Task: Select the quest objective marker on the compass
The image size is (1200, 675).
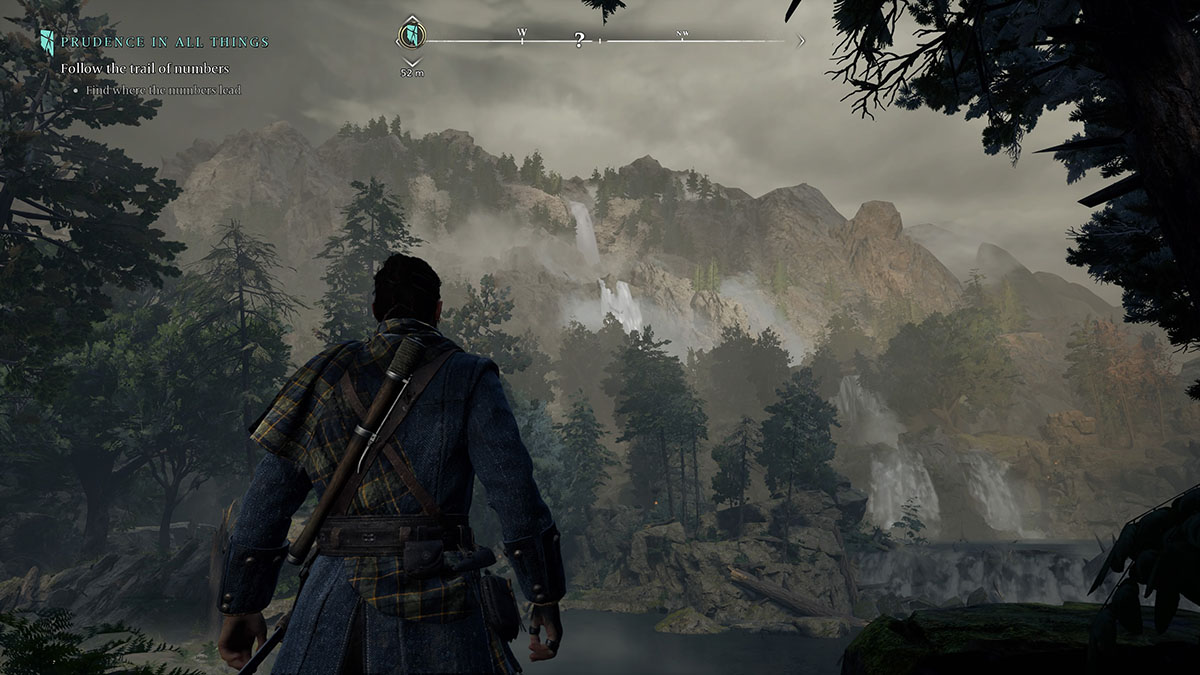Action: coord(411,36)
